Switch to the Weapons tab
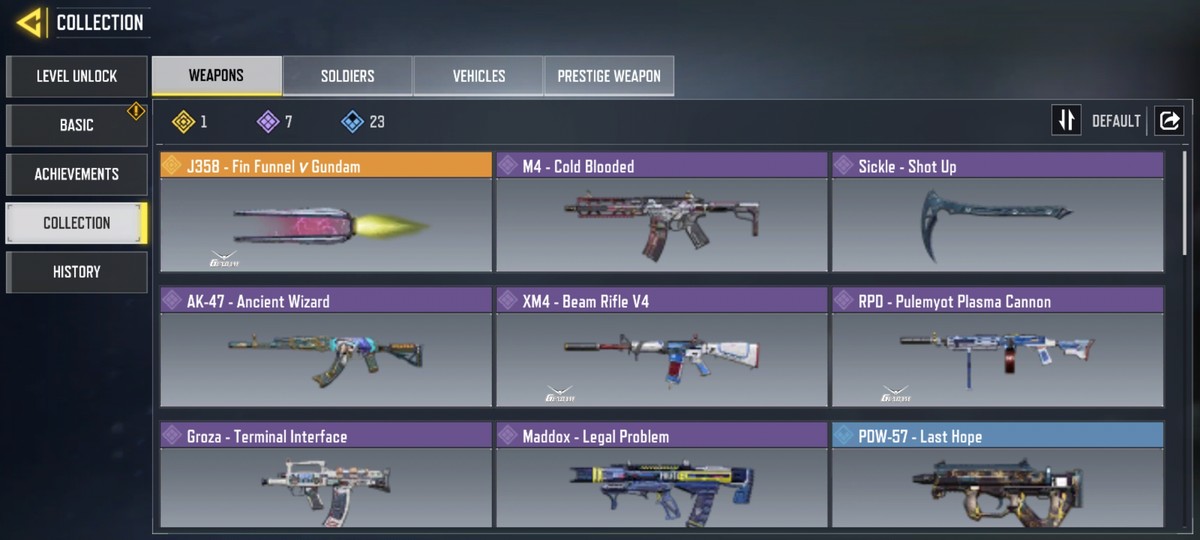The image size is (1200, 540). (216, 76)
